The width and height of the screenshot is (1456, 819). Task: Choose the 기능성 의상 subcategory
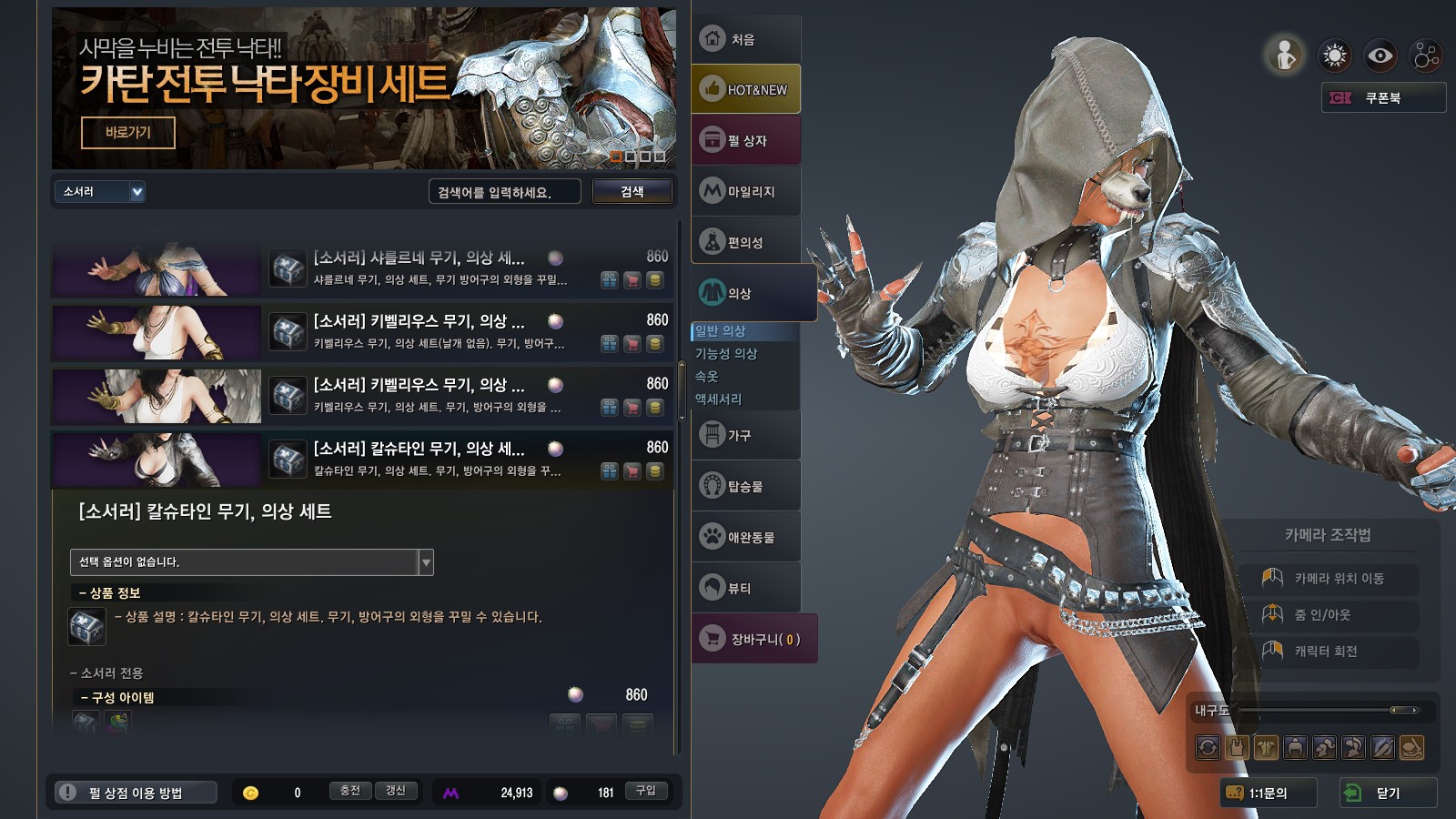click(726, 354)
